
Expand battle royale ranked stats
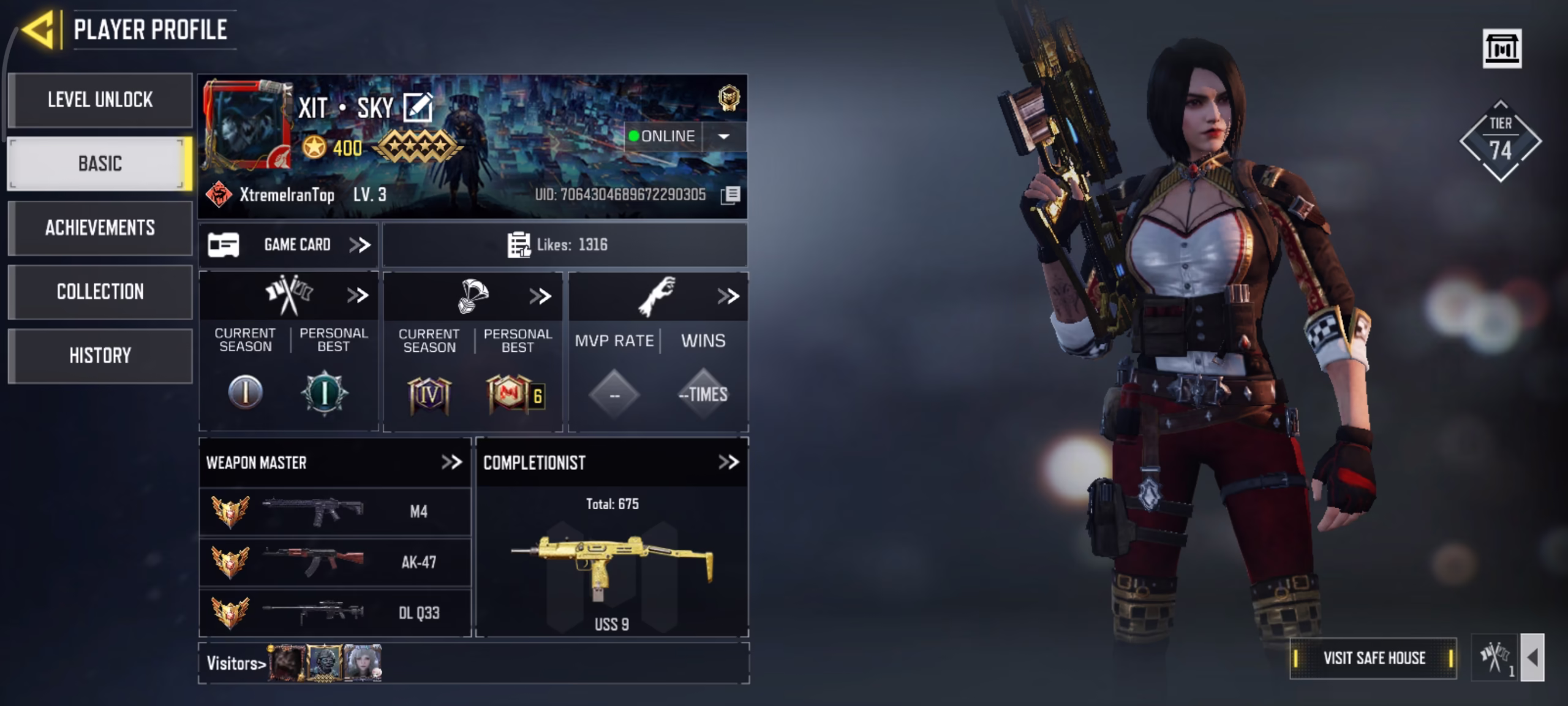pos(540,297)
